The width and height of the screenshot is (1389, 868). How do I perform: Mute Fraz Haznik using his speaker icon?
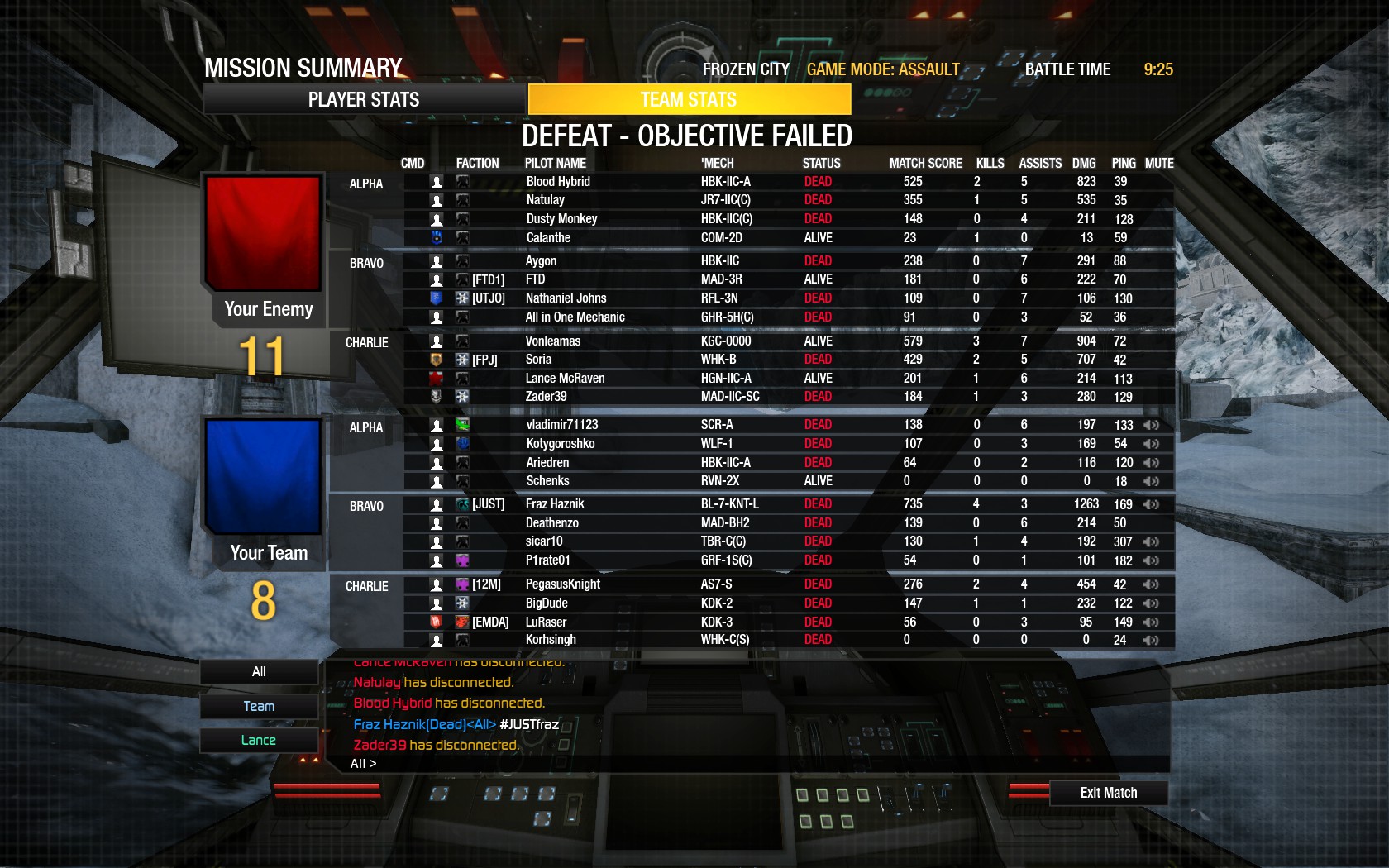[1151, 503]
